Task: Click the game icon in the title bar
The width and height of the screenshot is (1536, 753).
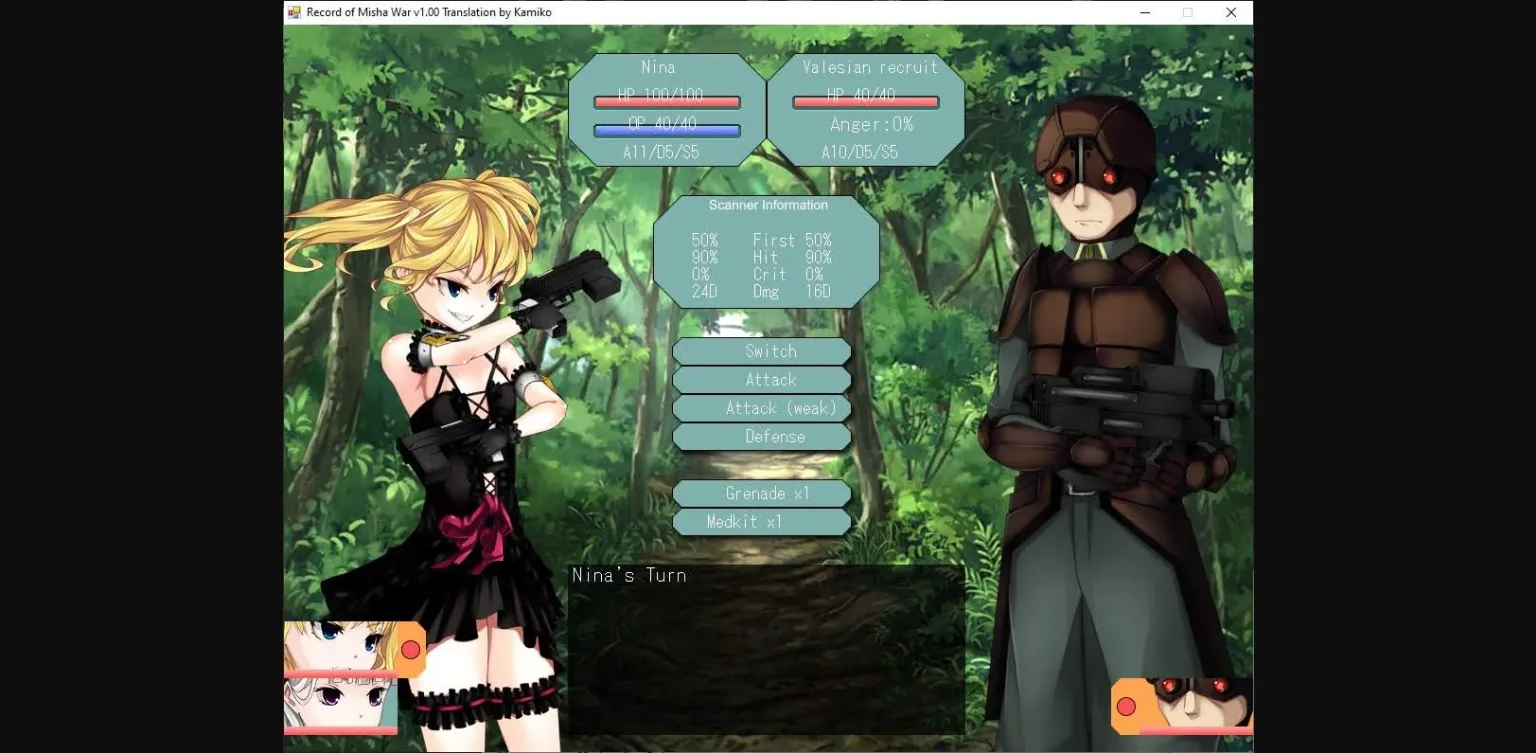Action: [x=294, y=11]
